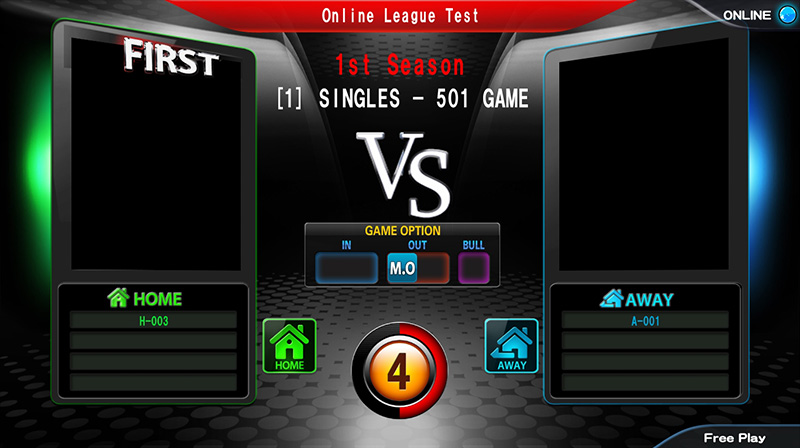Toggle the BULL game option box
This screenshot has height=448, width=800.
coord(472,268)
